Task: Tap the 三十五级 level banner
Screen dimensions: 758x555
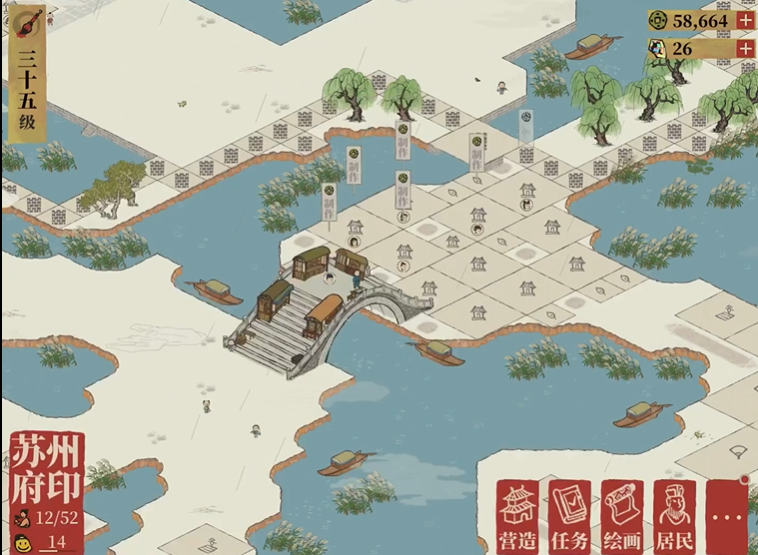Action: click(27, 90)
